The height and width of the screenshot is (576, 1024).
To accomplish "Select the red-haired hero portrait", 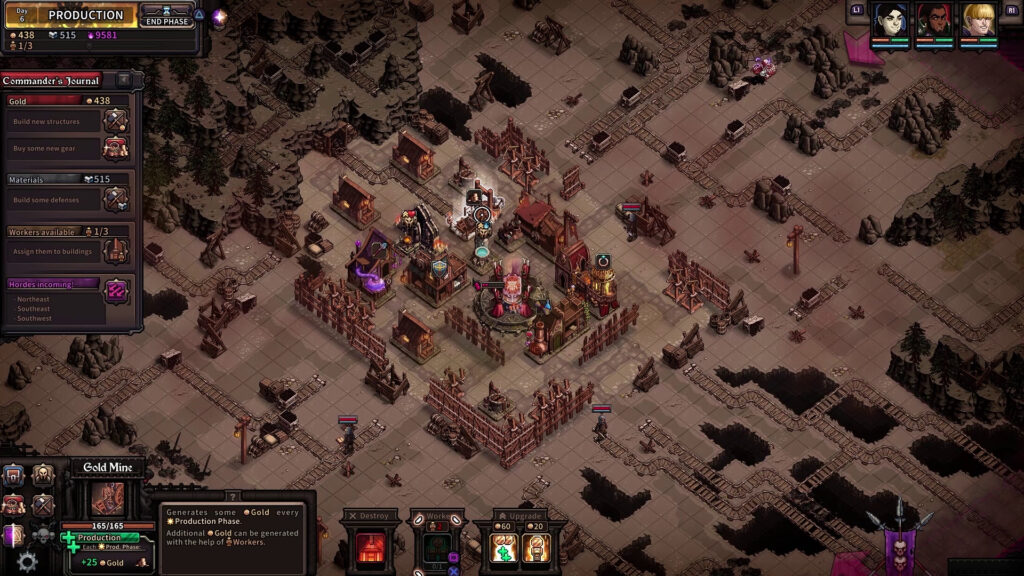I will coord(933,19).
